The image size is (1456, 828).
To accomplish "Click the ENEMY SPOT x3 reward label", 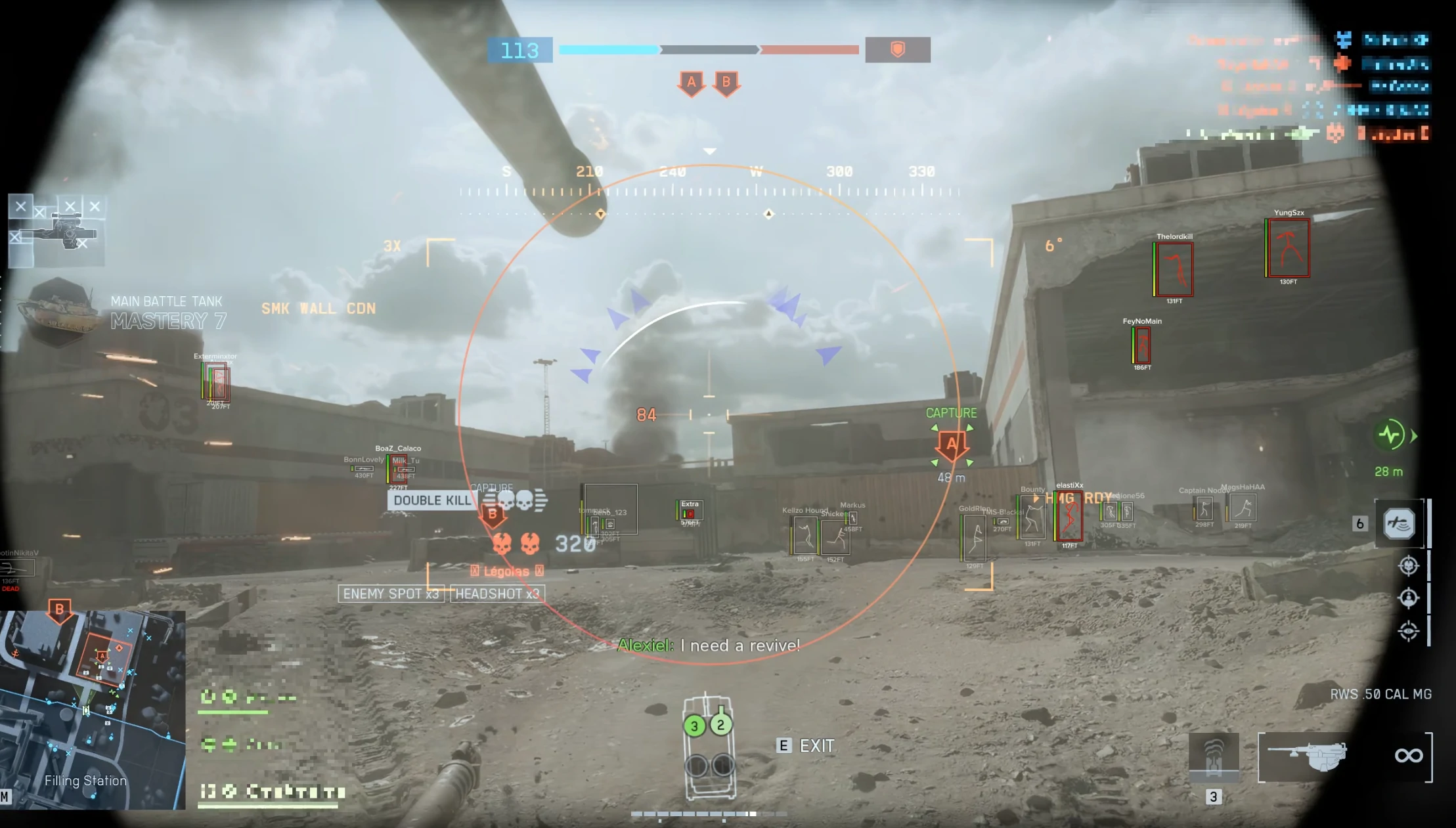I will pos(391,594).
